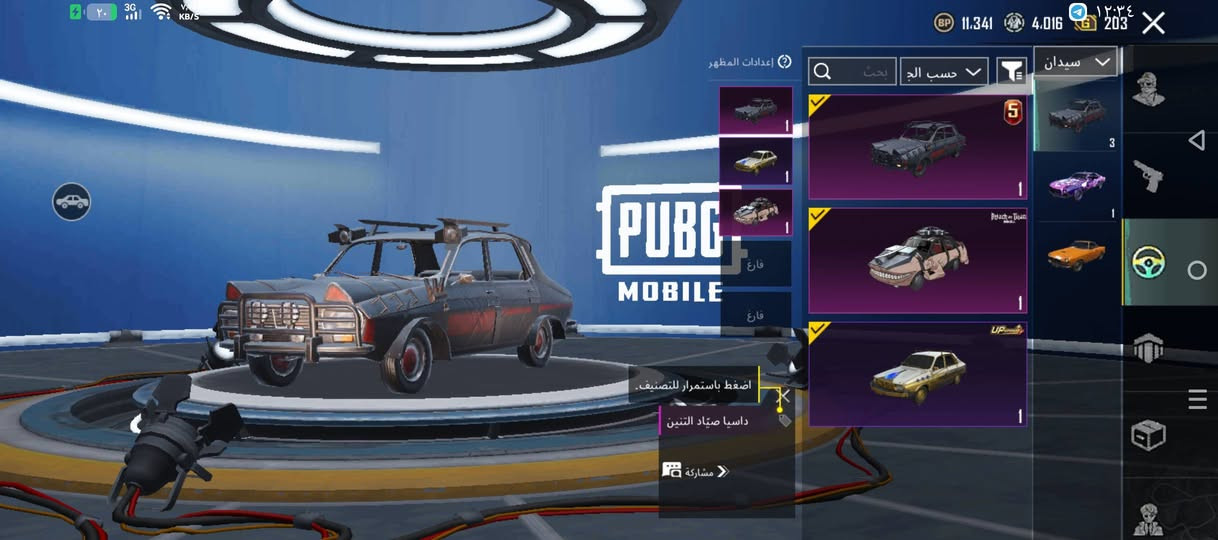This screenshot has width=1218, height=540.
Task: Open the steering wheel vehicles tab
Action: point(1147,263)
